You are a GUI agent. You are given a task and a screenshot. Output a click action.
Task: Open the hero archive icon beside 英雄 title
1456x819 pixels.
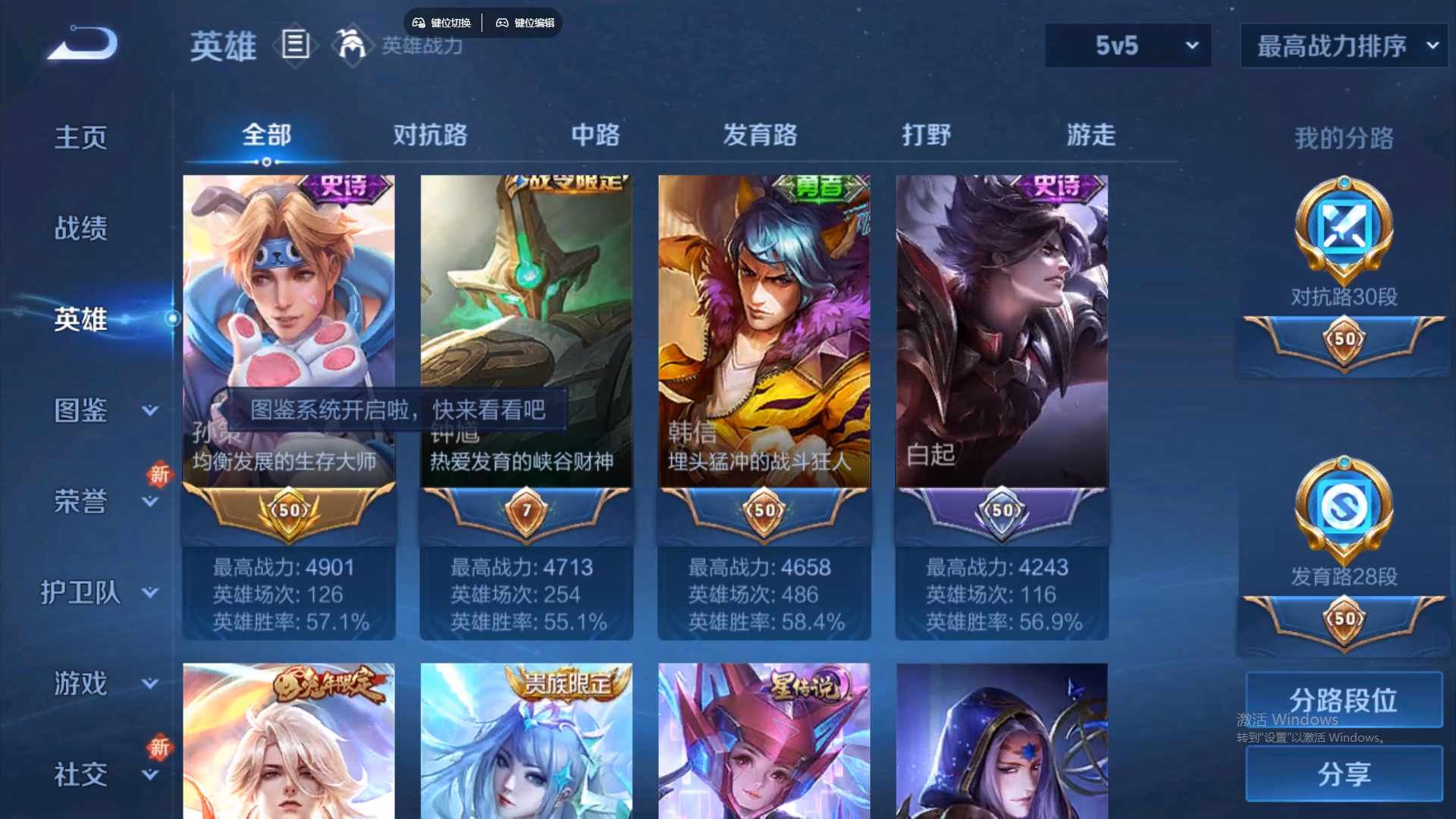[x=295, y=45]
